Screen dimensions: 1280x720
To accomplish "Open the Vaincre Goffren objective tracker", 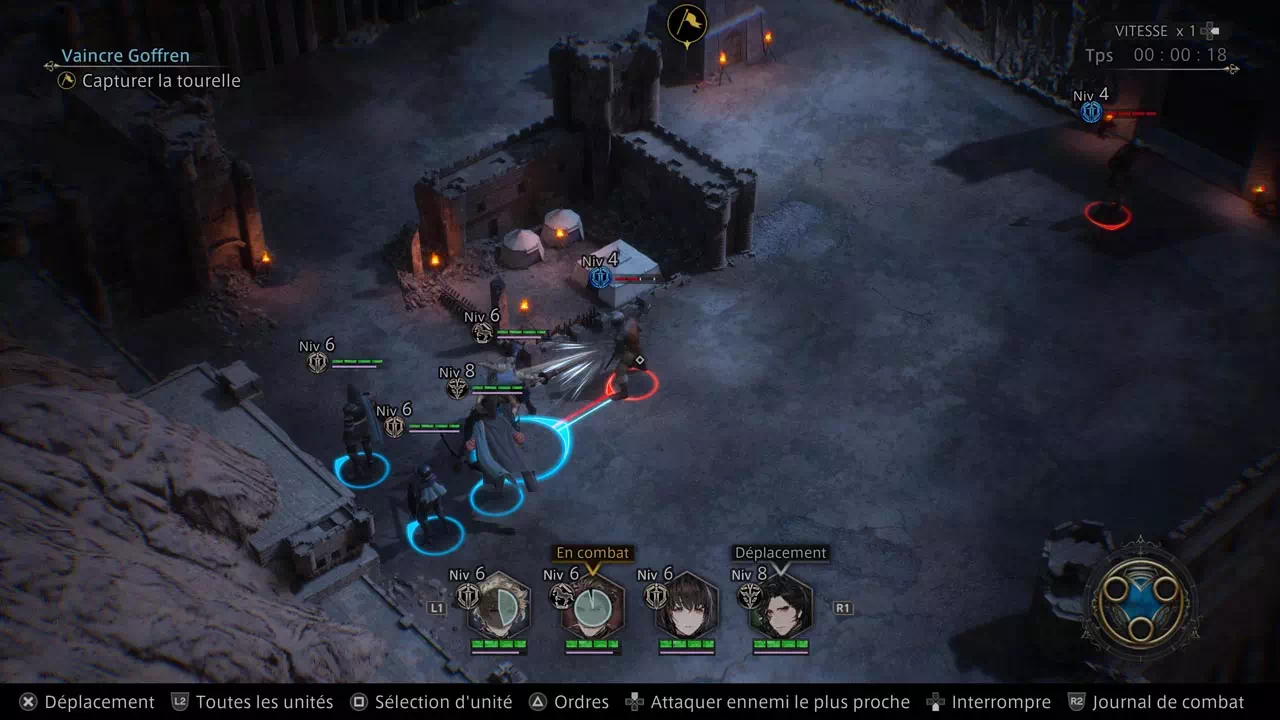I will click(125, 56).
